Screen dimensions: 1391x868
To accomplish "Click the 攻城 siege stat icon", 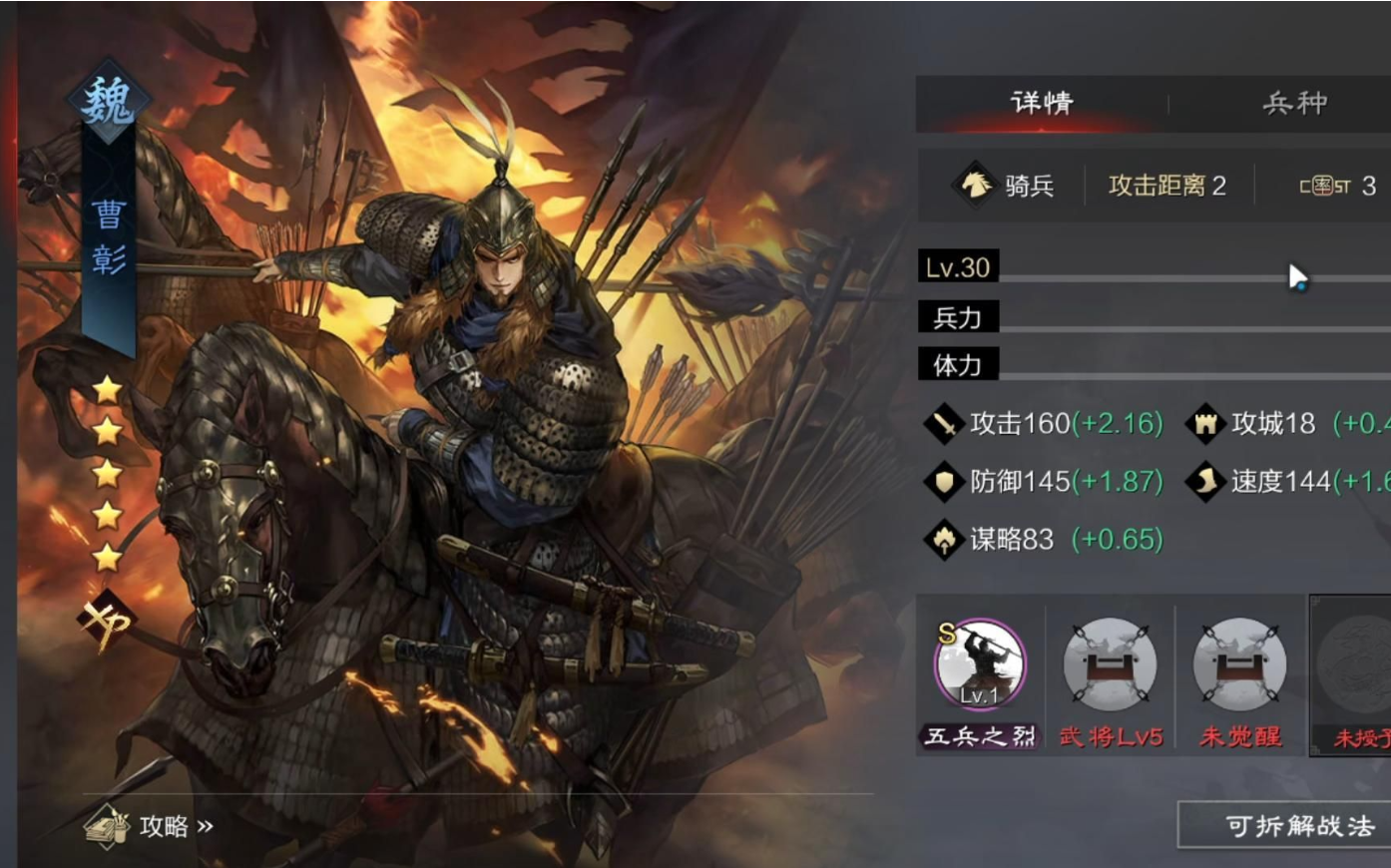I will click(x=1205, y=423).
